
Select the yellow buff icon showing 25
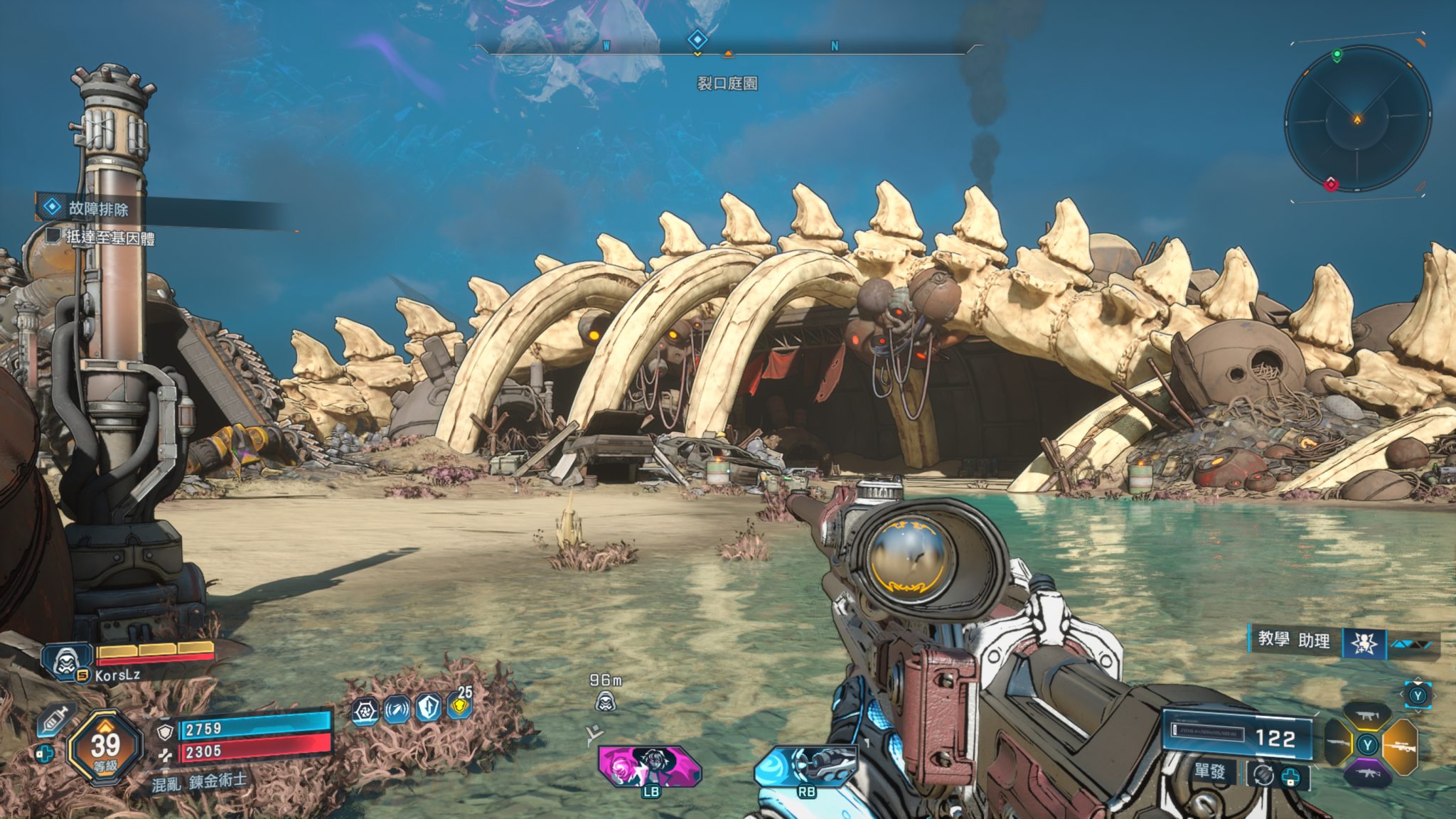click(x=461, y=705)
